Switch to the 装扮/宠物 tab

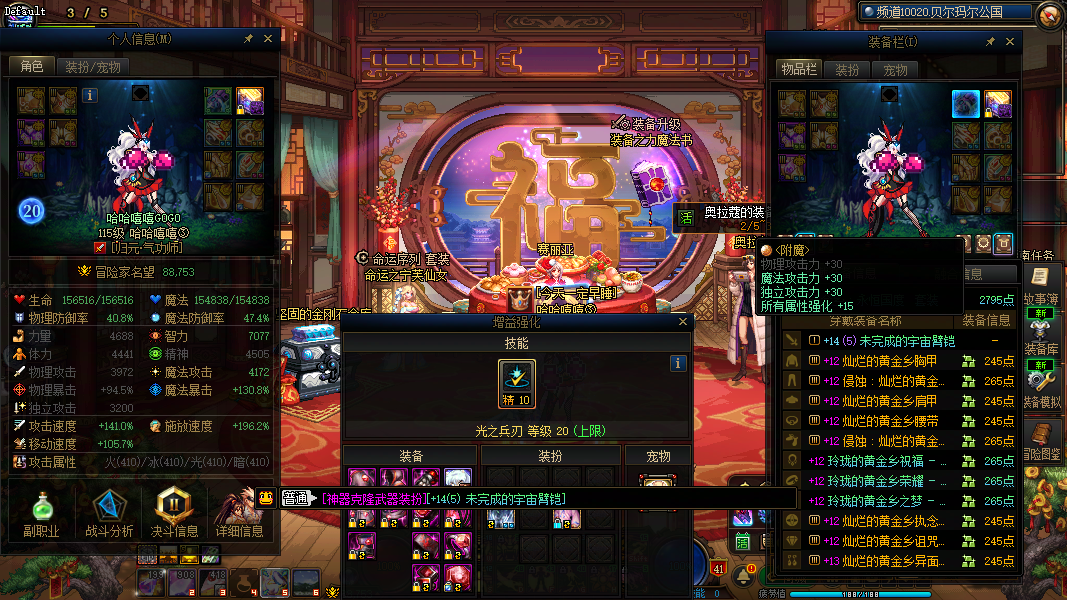pos(93,67)
